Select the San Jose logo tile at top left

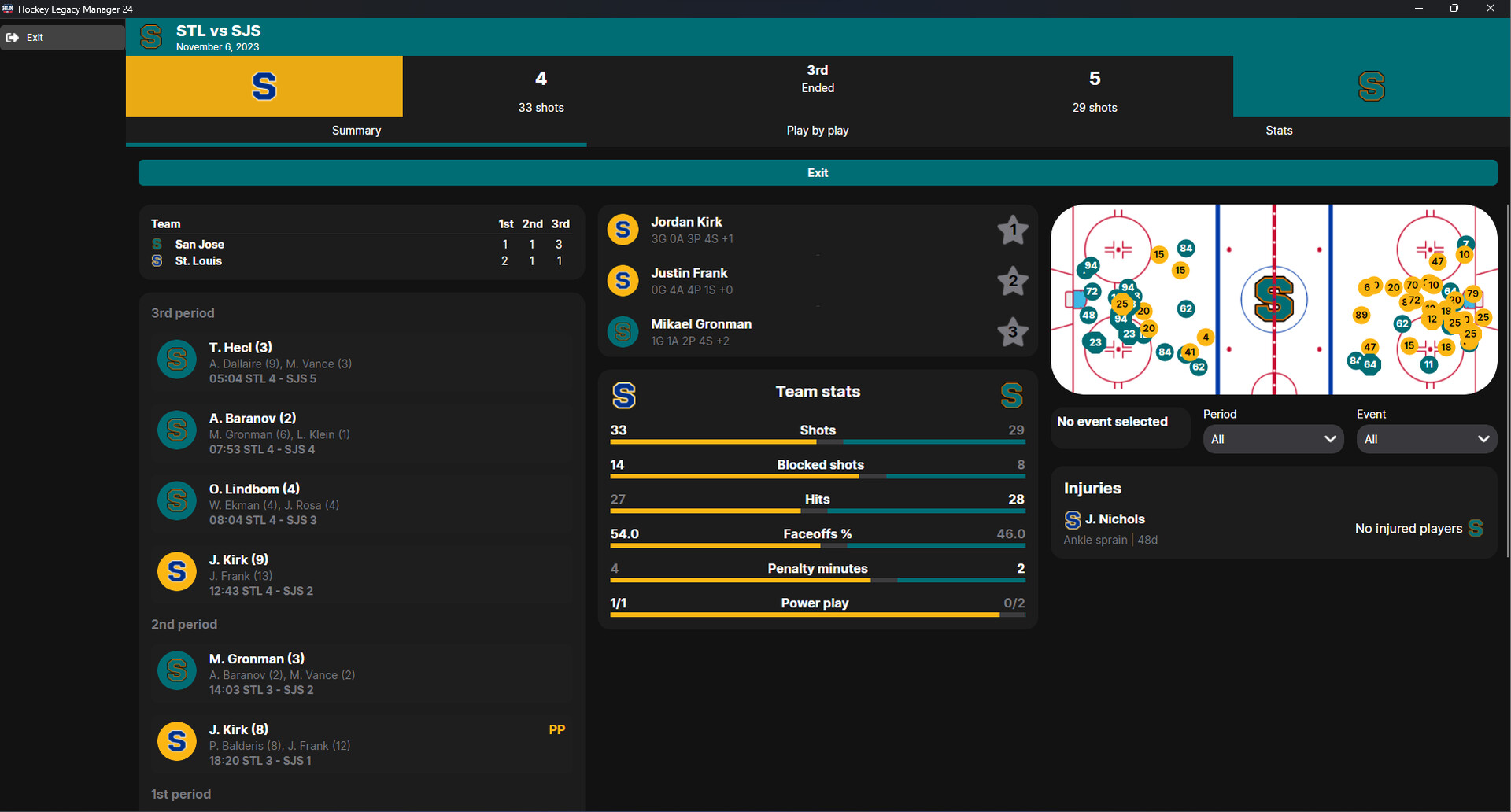tap(264, 87)
